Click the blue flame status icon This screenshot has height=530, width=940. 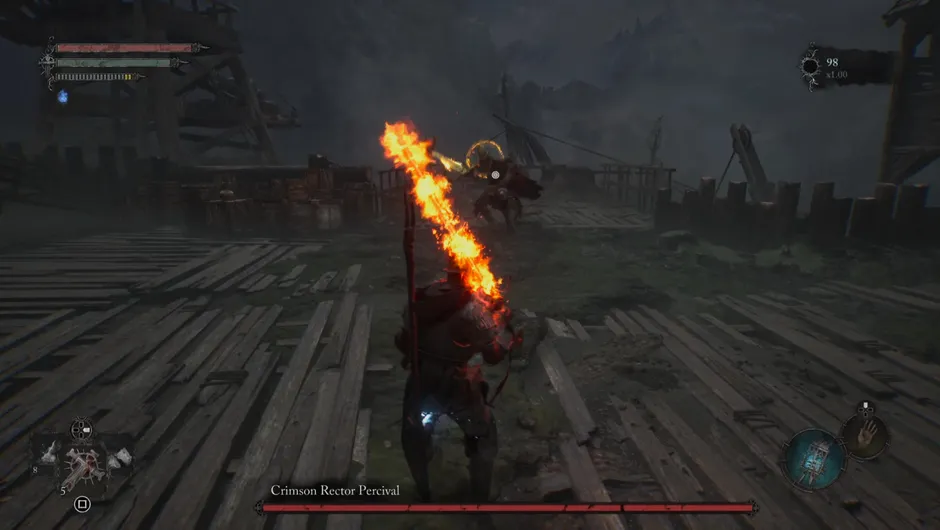click(62, 96)
